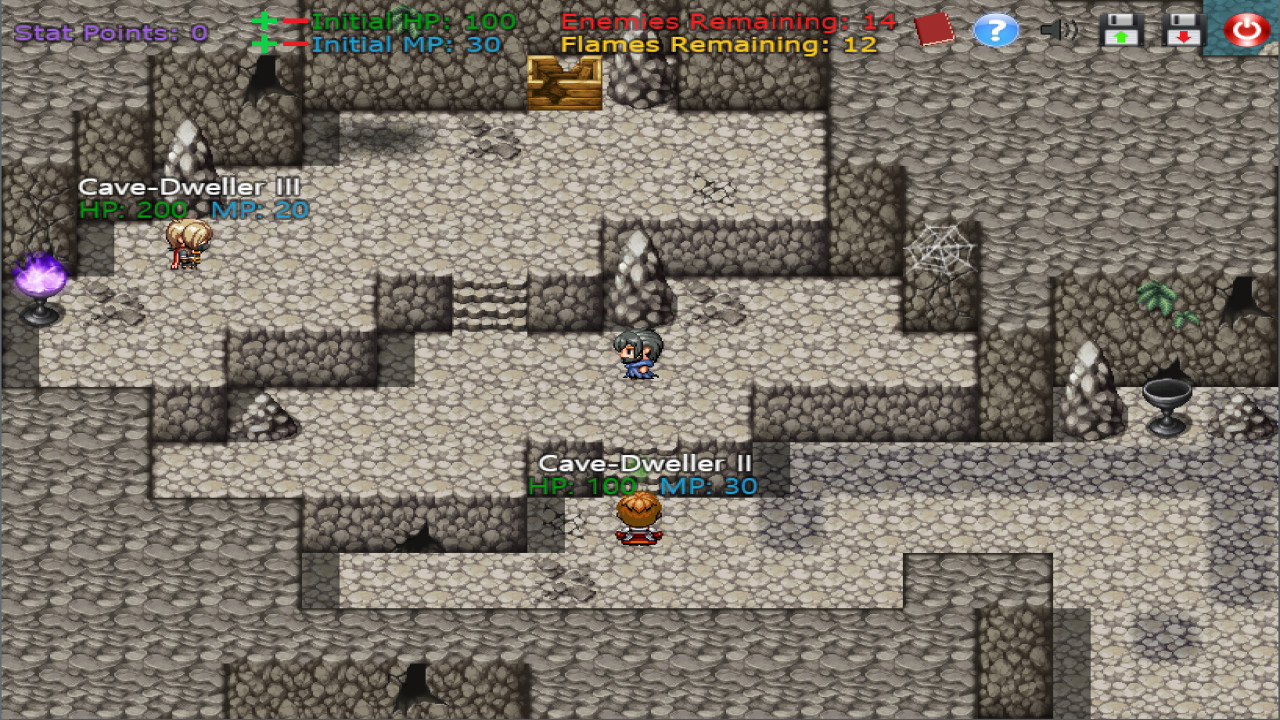Click the red minus next to Initial HP
This screenshot has height=720, width=1280.
pos(296,20)
